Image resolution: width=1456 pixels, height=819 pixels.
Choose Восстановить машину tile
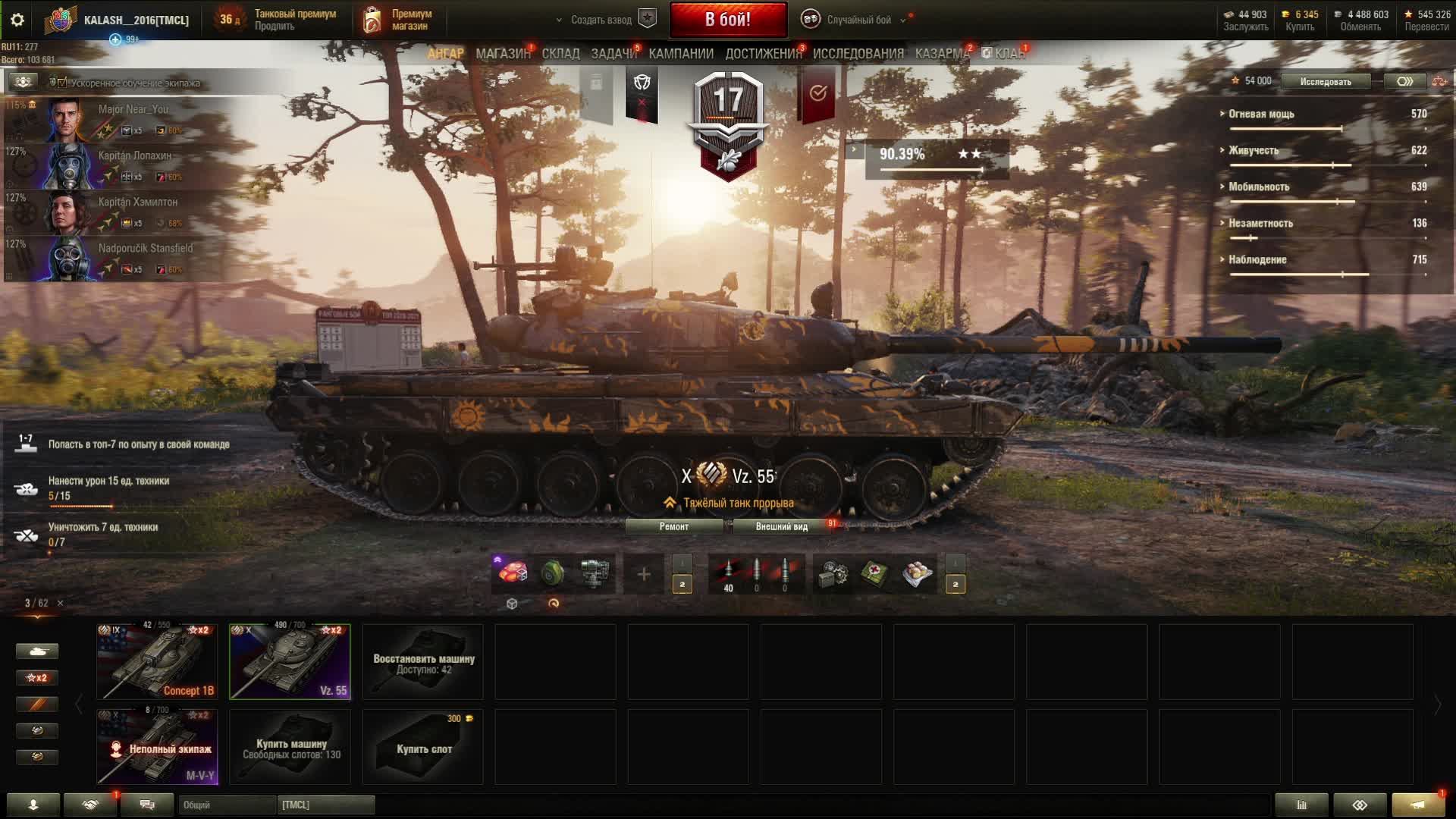click(x=422, y=661)
